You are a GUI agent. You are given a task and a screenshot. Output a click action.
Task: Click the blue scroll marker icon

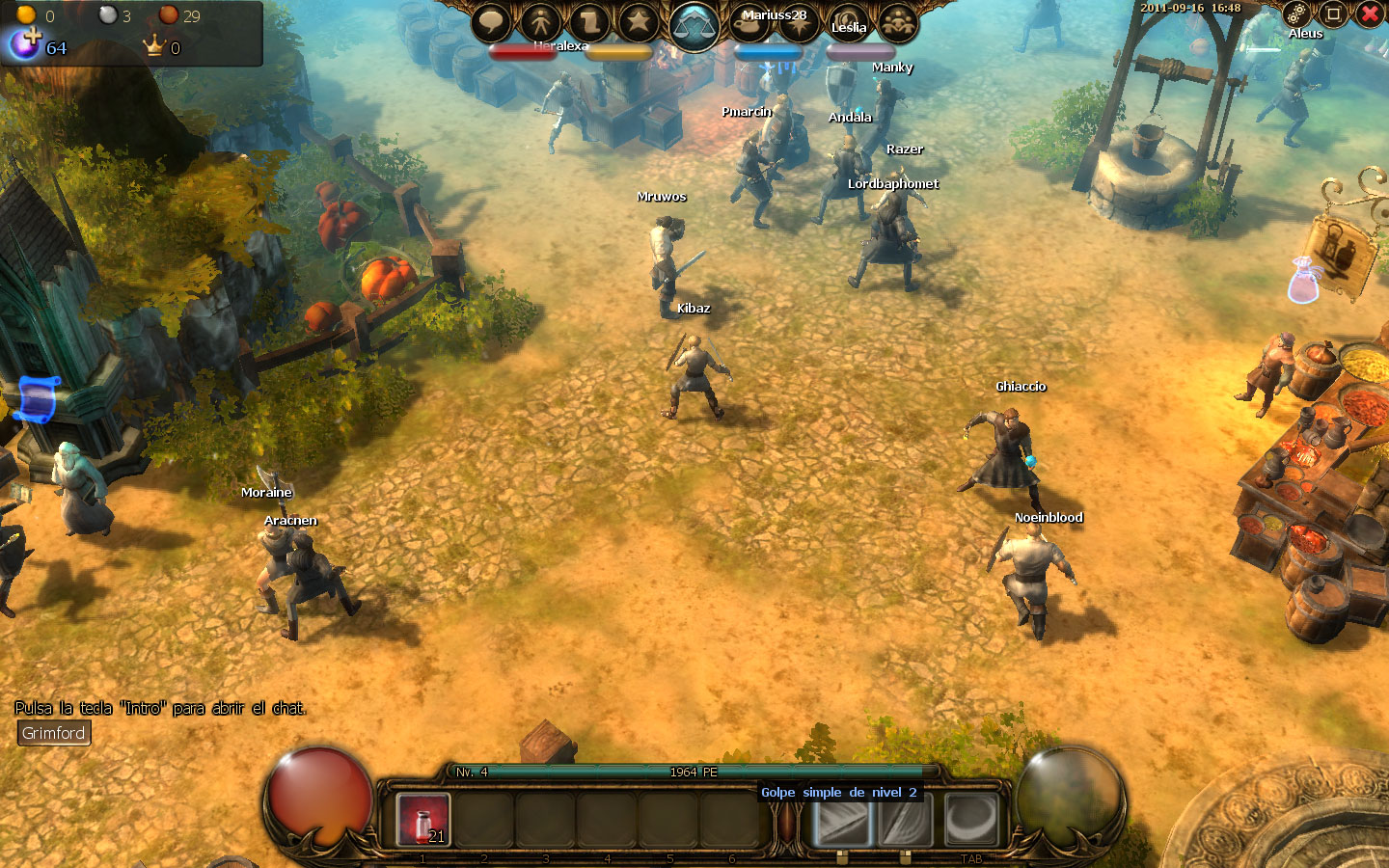tap(39, 398)
